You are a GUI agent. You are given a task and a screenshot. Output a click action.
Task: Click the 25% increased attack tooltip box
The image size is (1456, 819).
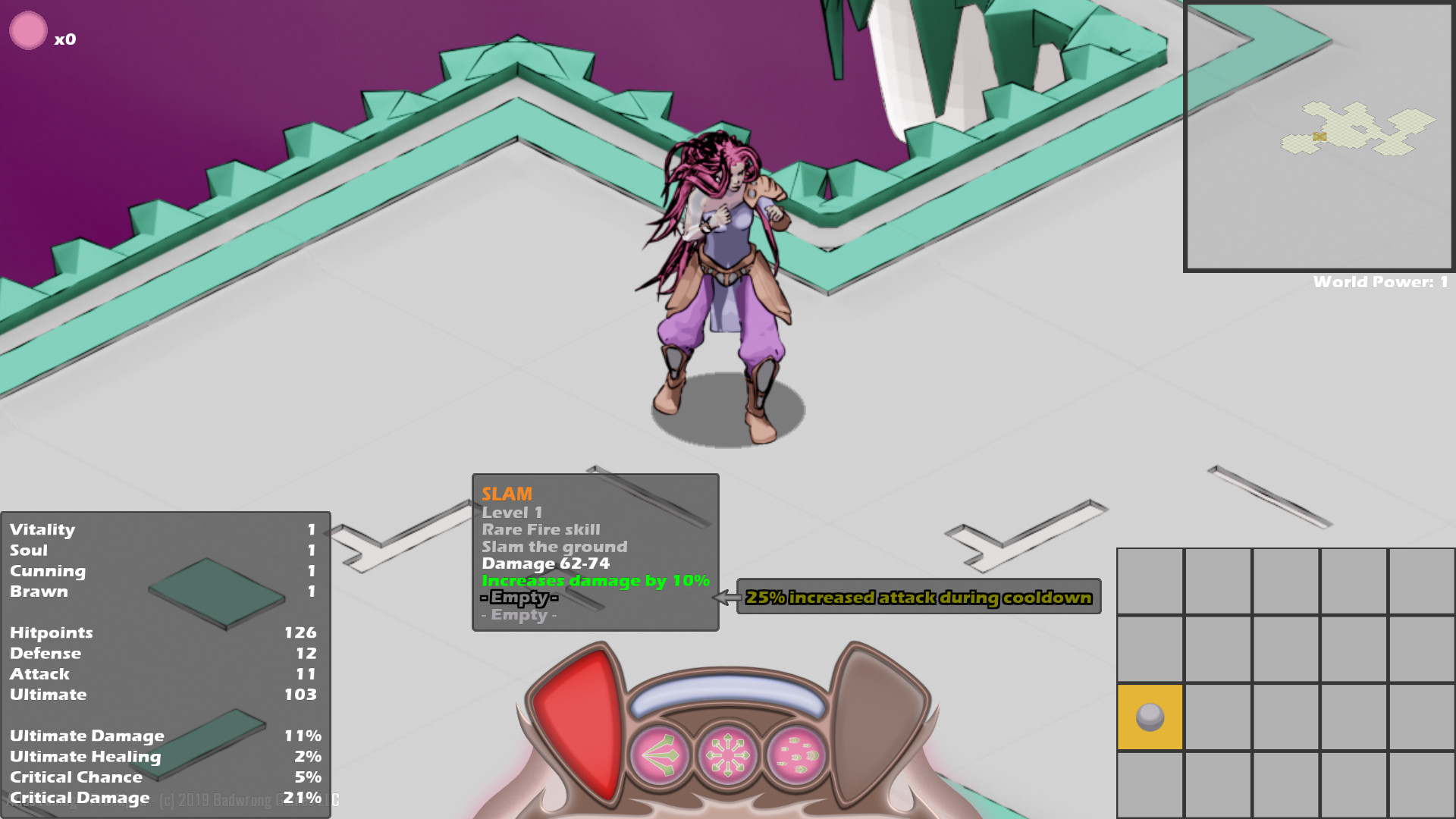coord(918,598)
